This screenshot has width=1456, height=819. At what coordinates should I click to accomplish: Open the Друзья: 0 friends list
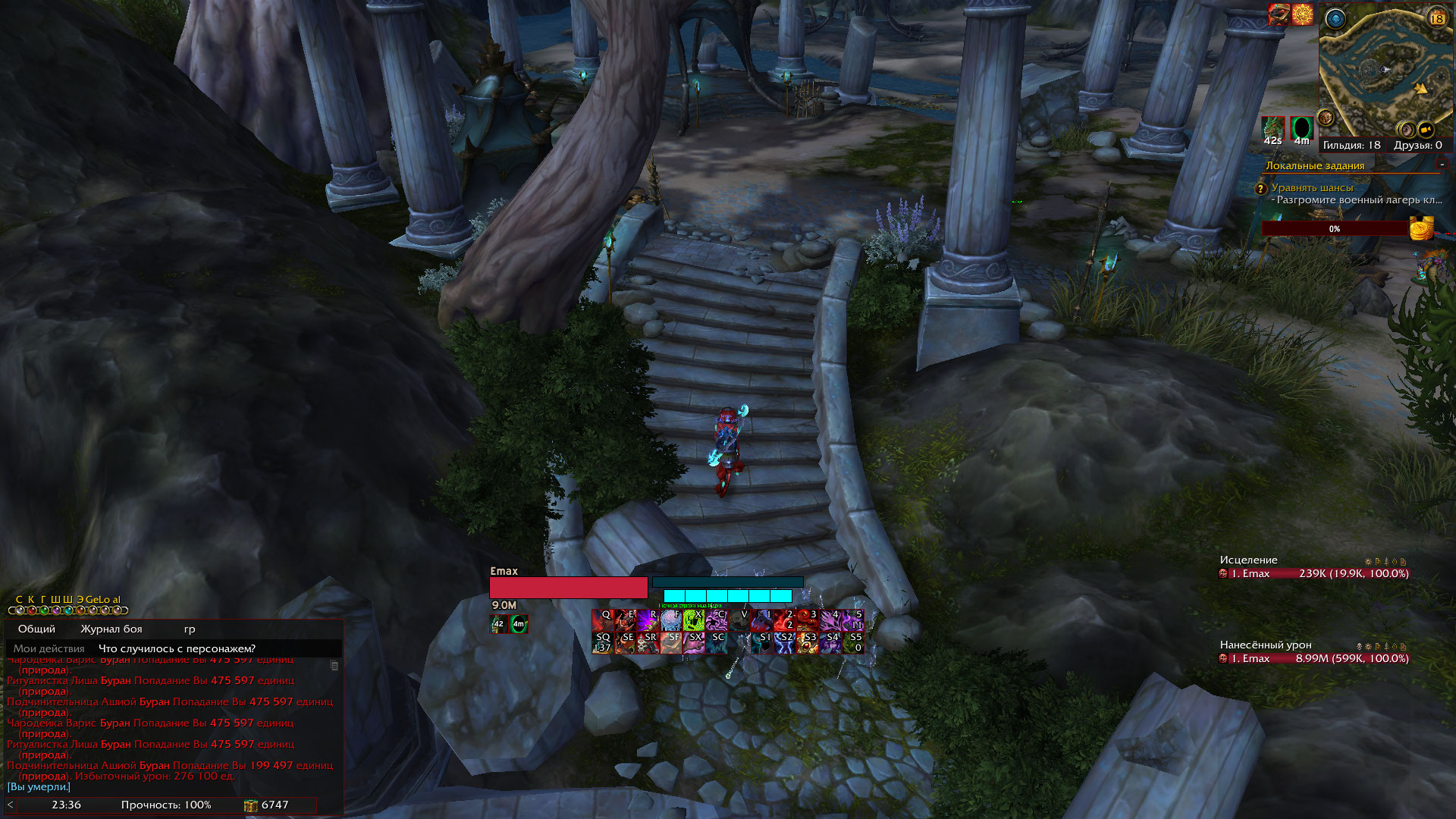(x=1417, y=146)
